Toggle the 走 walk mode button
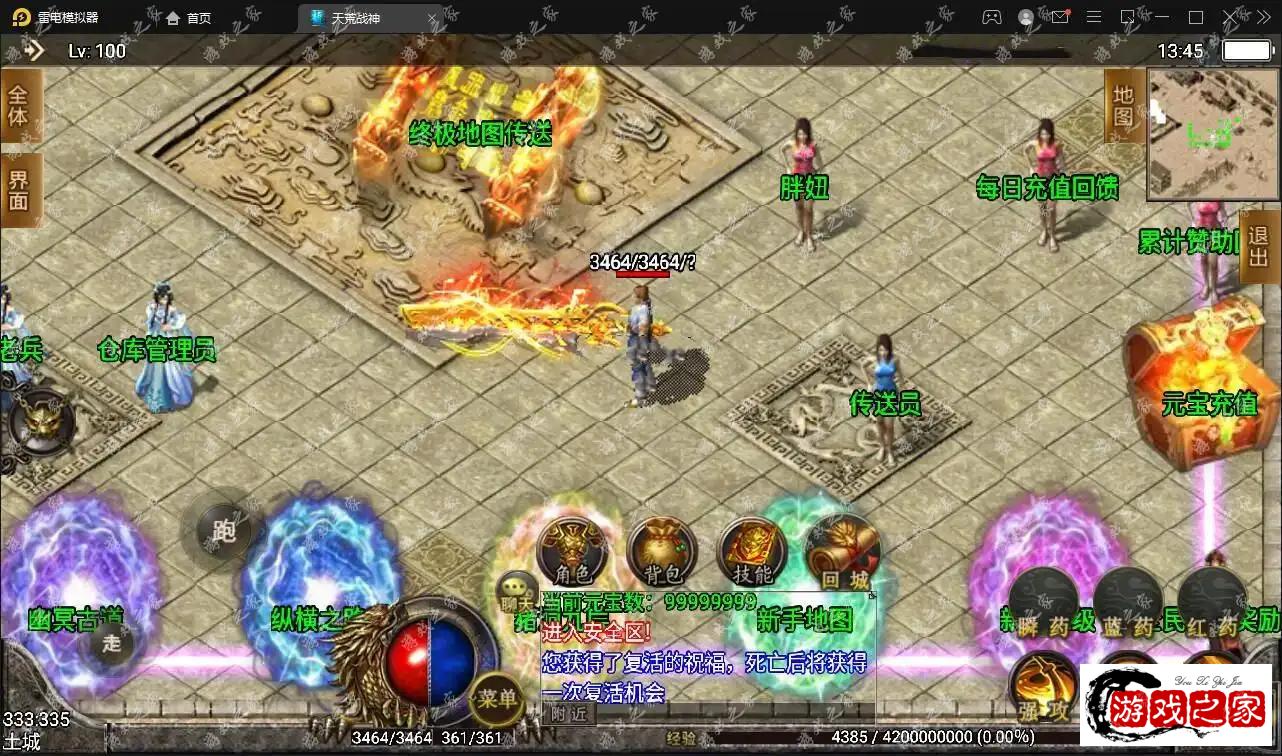Viewport: 1282px width, 756px height. (110, 644)
